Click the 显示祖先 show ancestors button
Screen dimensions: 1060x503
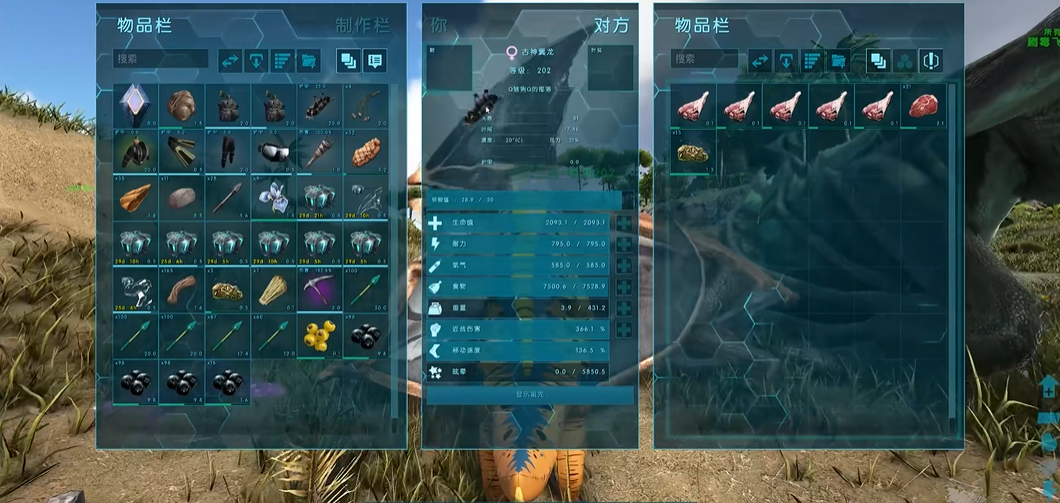pyautogui.click(x=530, y=395)
